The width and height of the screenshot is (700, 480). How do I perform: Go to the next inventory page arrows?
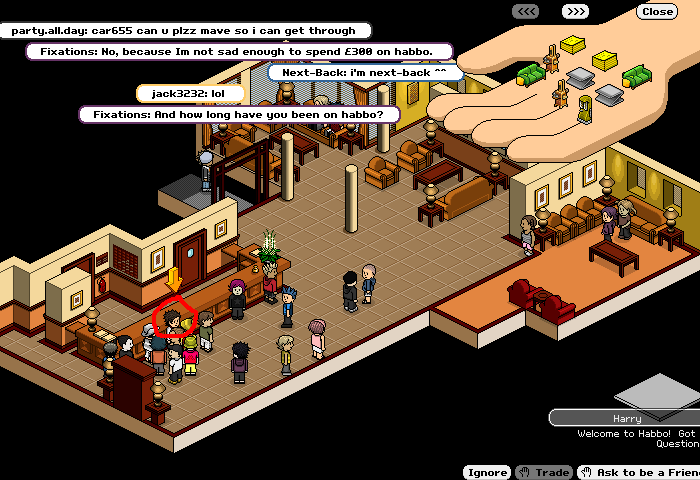coord(575,12)
